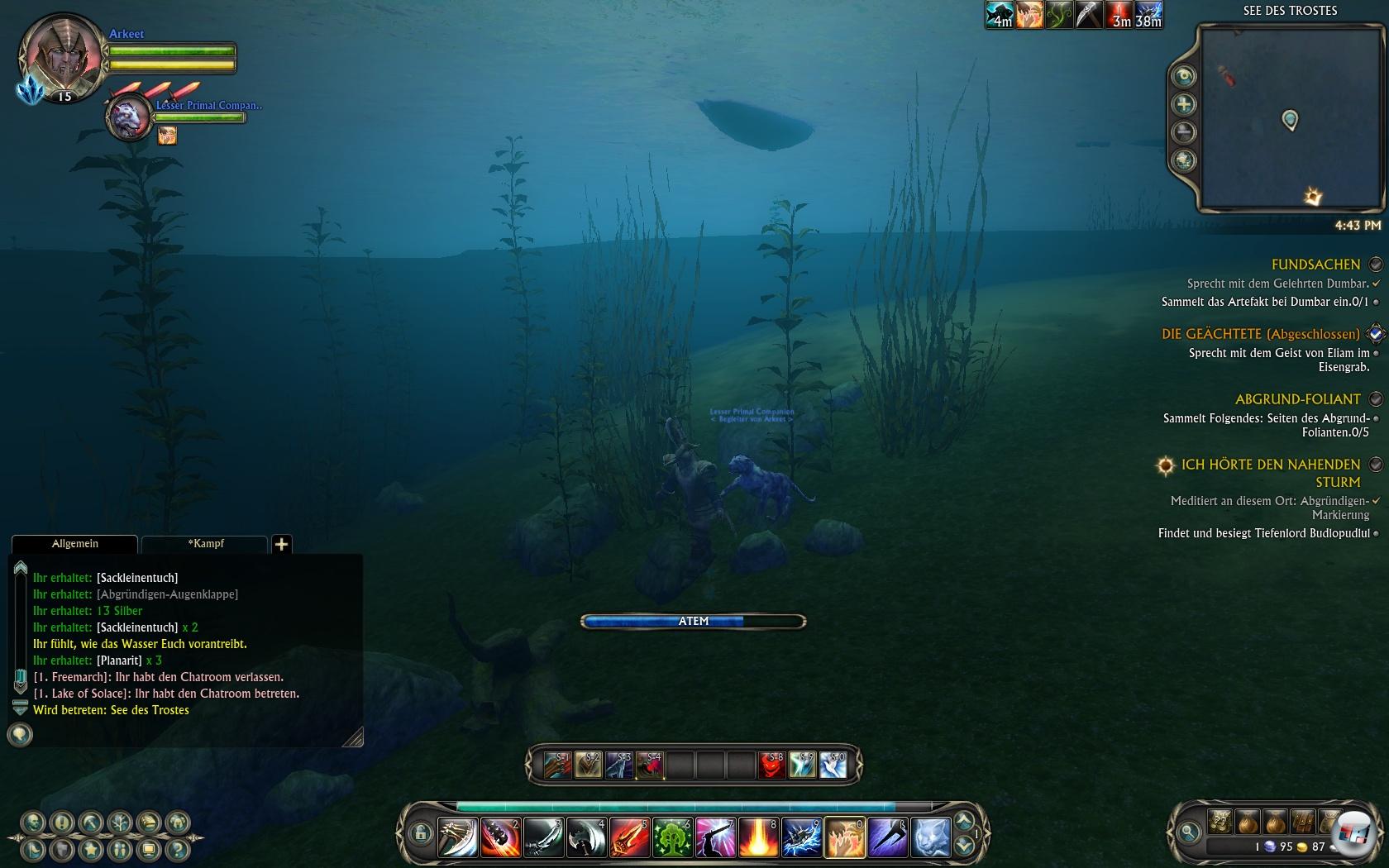Open the help question mark menu

coord(177,849)
